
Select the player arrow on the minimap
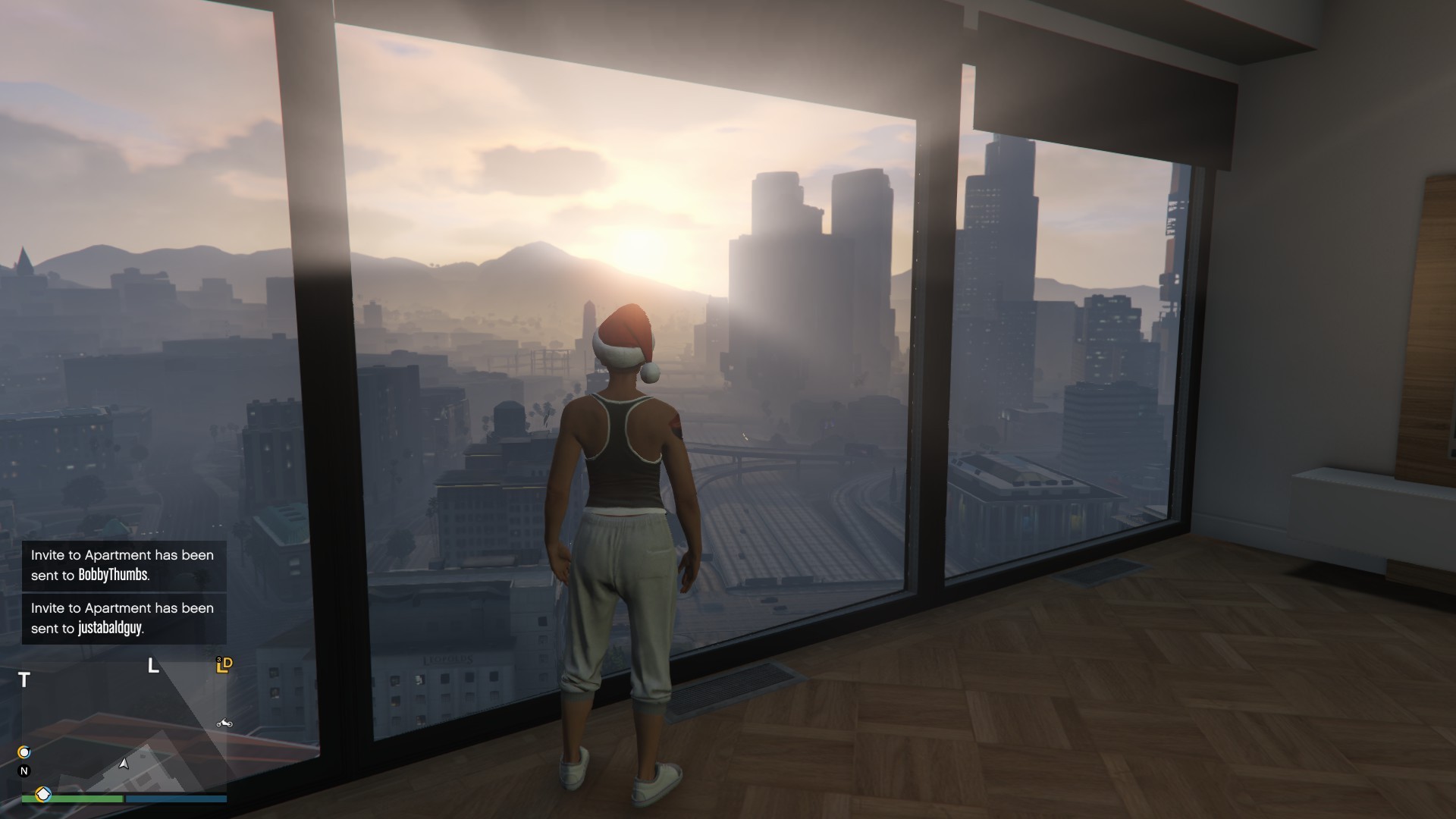coord(124,764)
